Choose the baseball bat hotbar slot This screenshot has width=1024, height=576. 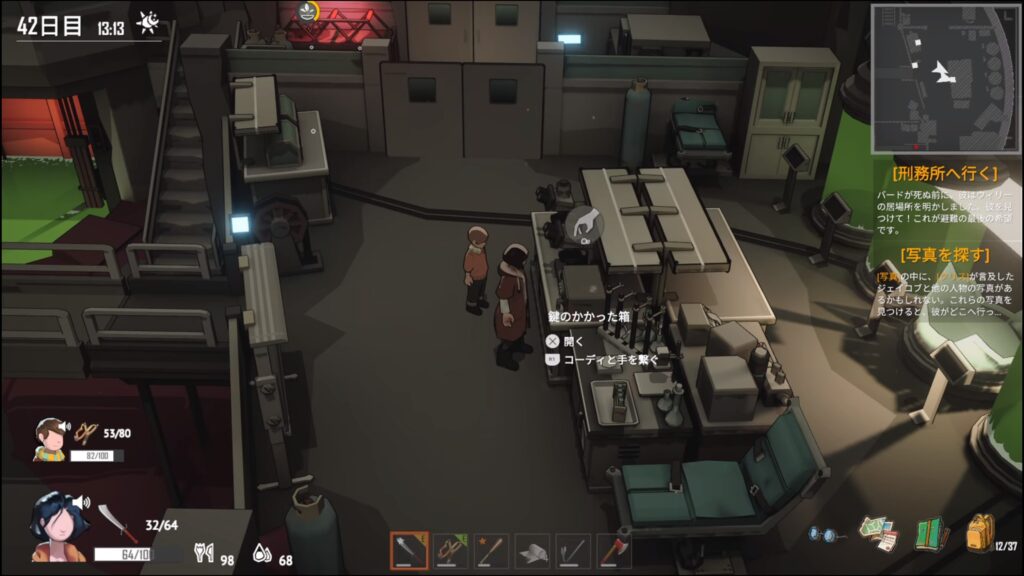click(491, 551)
